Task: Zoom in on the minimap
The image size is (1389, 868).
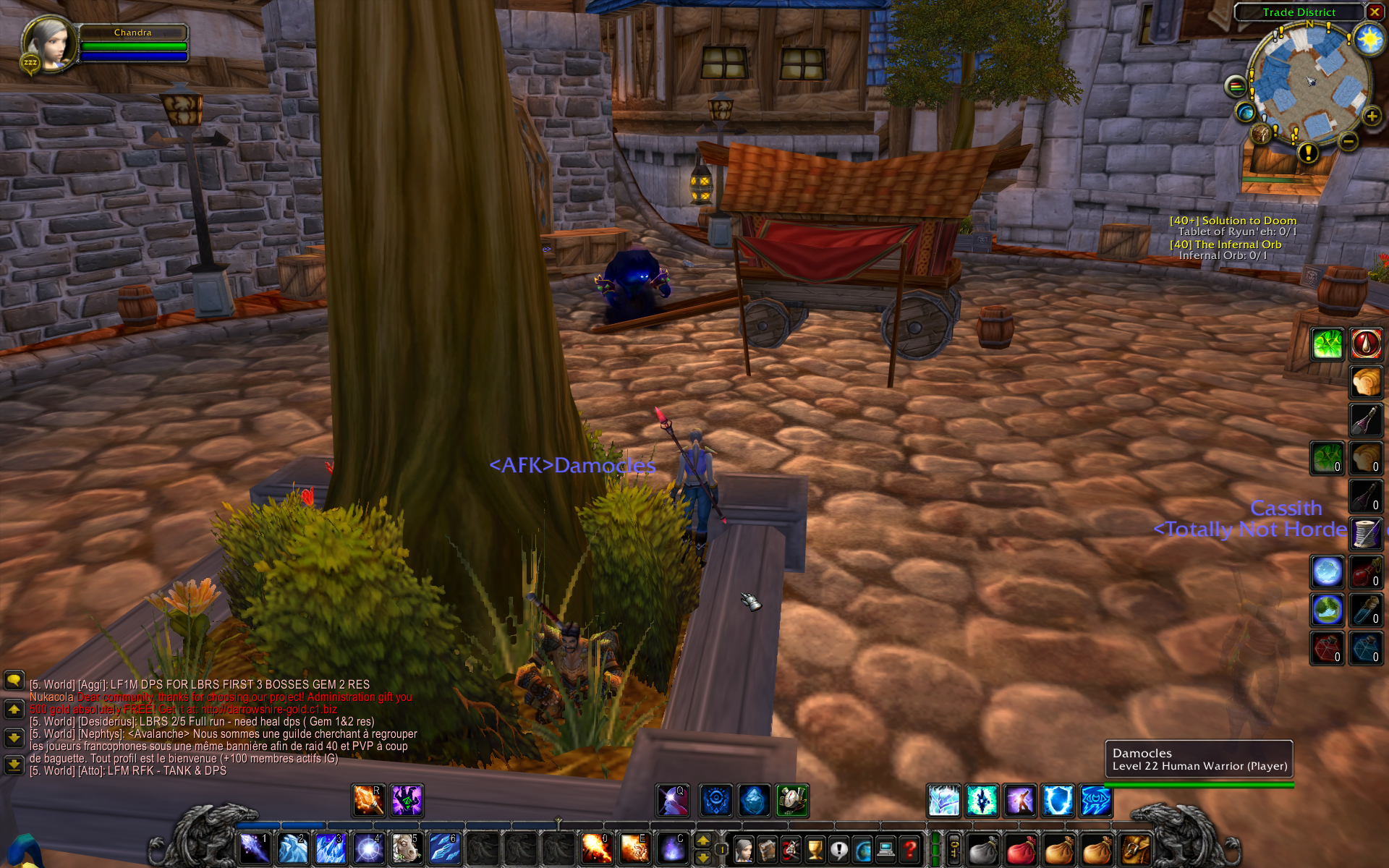Action: [1372, 116]
